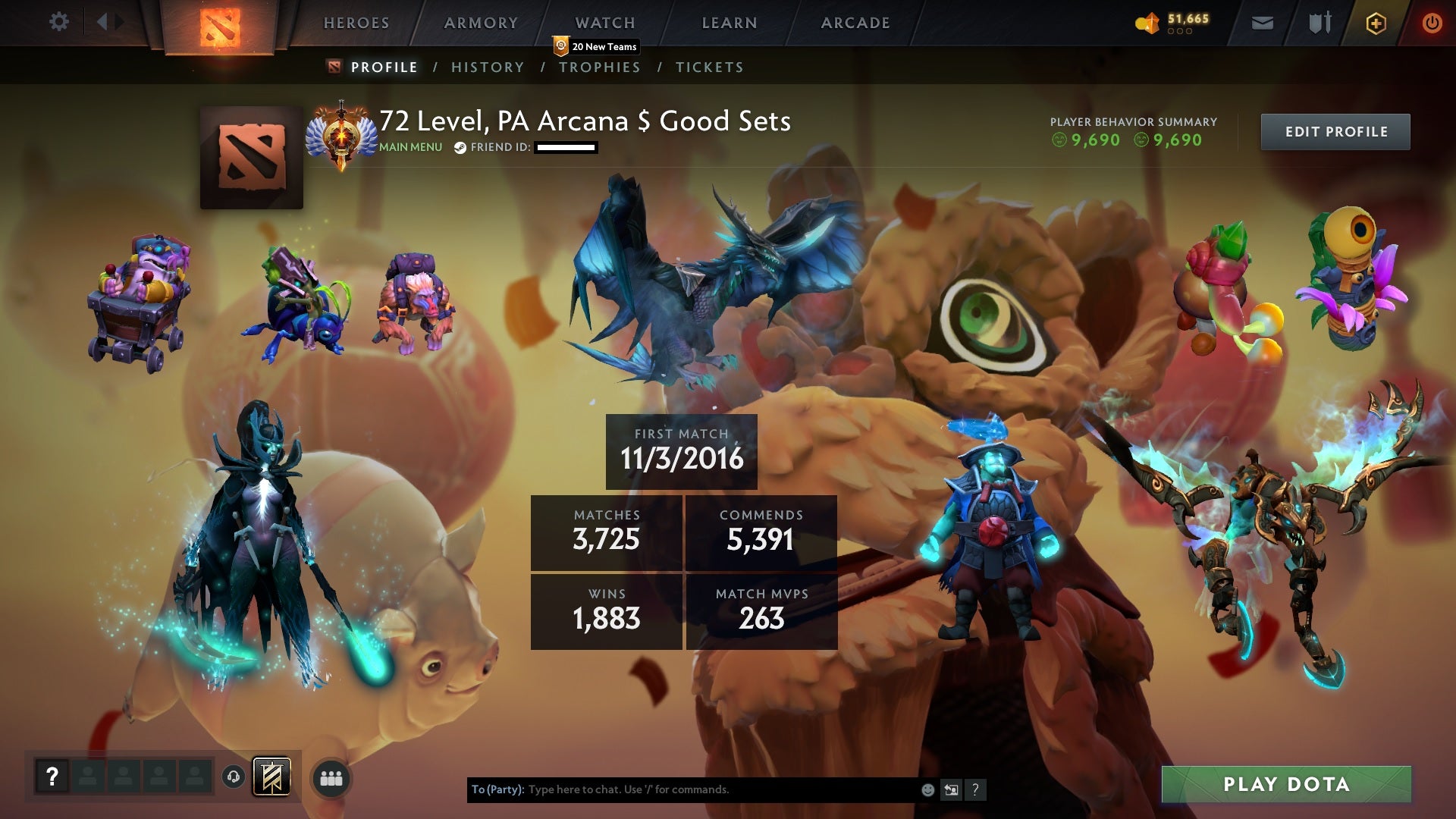This screenshot has width=1456, height=819.
Task: Click the question mark in the party panel
Action: pyautogui.click(x=52, y=777)
